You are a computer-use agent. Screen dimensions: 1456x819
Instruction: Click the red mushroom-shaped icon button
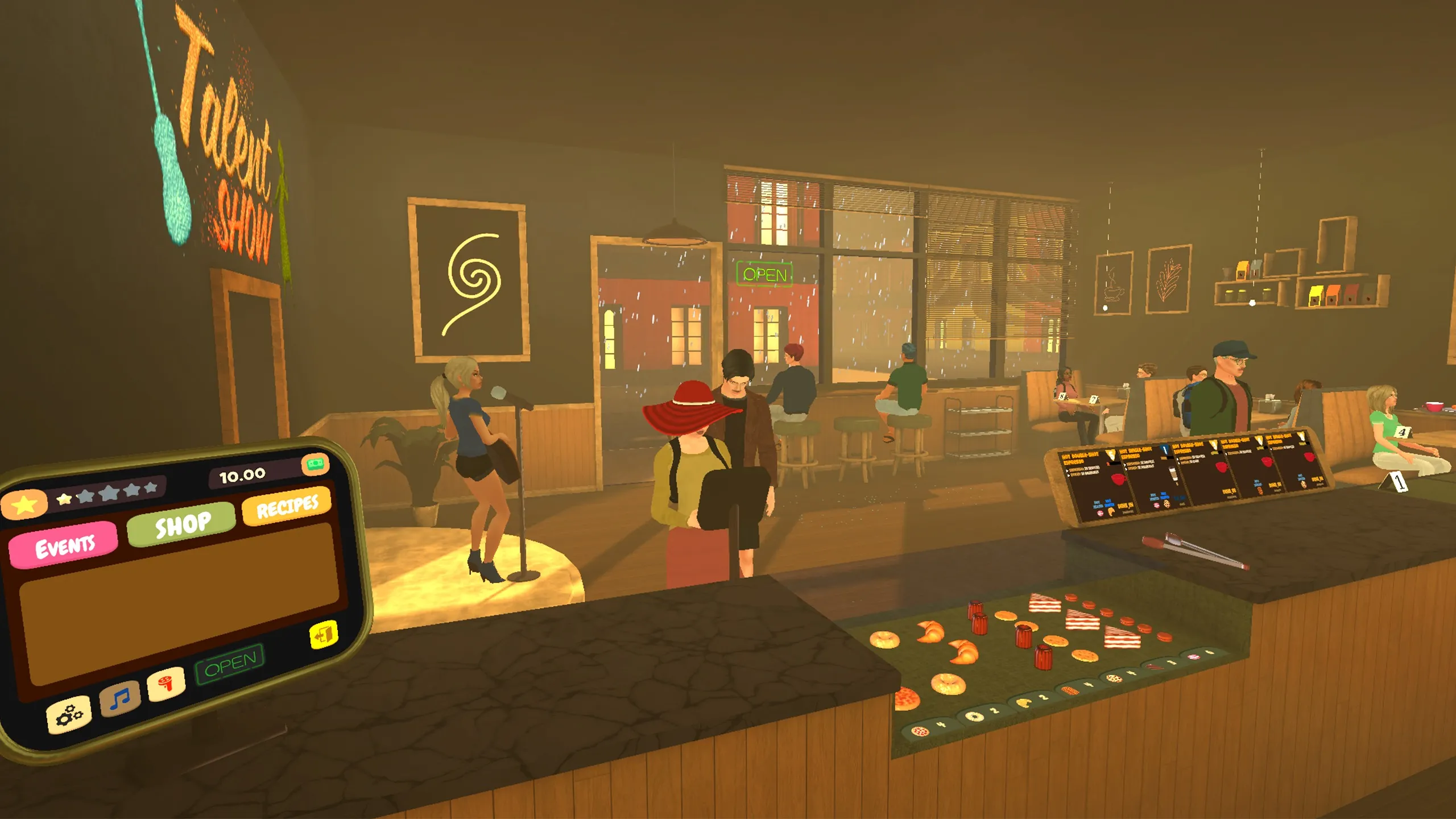point(166,682)
